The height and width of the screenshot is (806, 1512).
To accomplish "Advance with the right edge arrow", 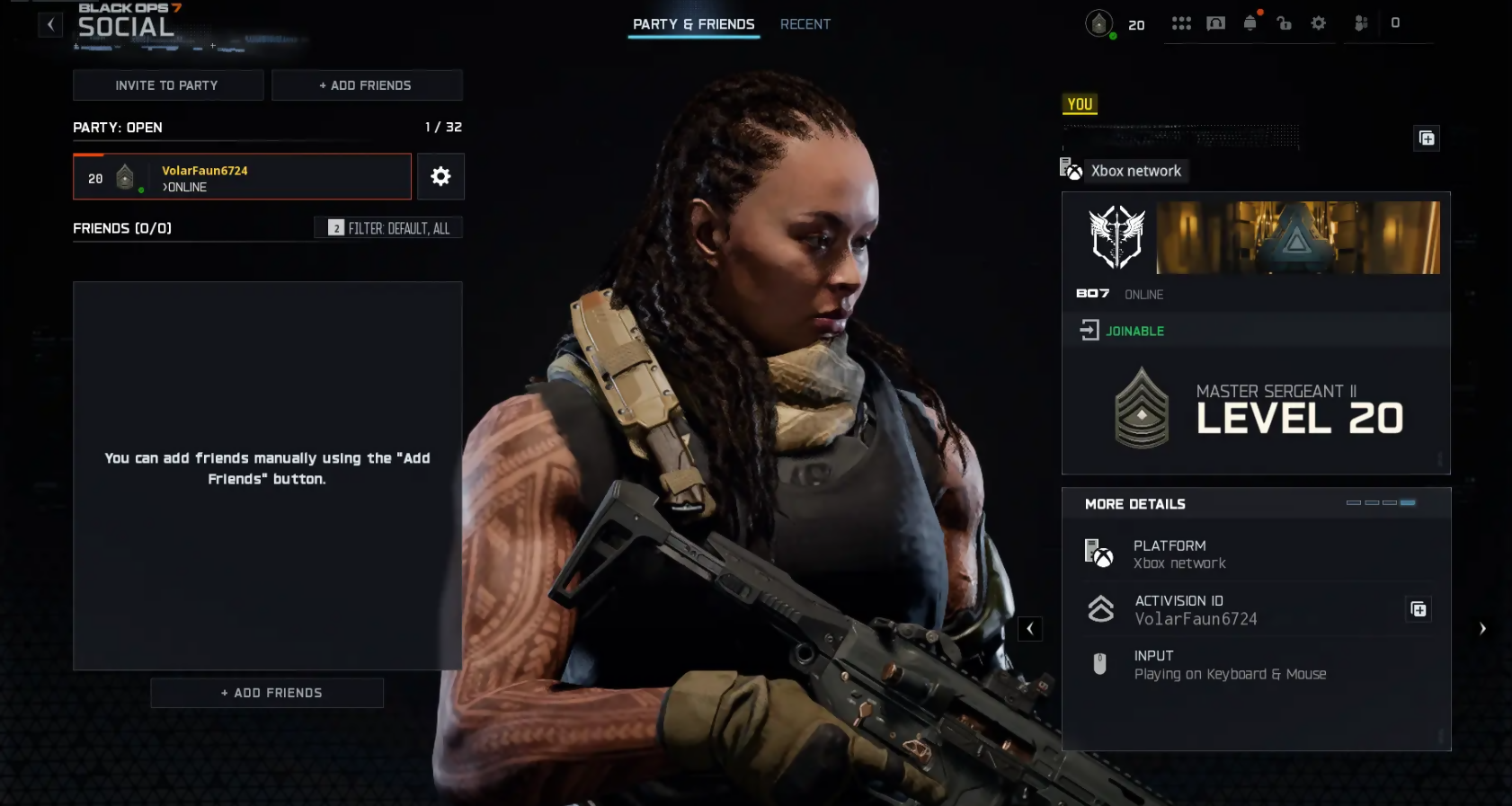I will (x=1482, y=629).
